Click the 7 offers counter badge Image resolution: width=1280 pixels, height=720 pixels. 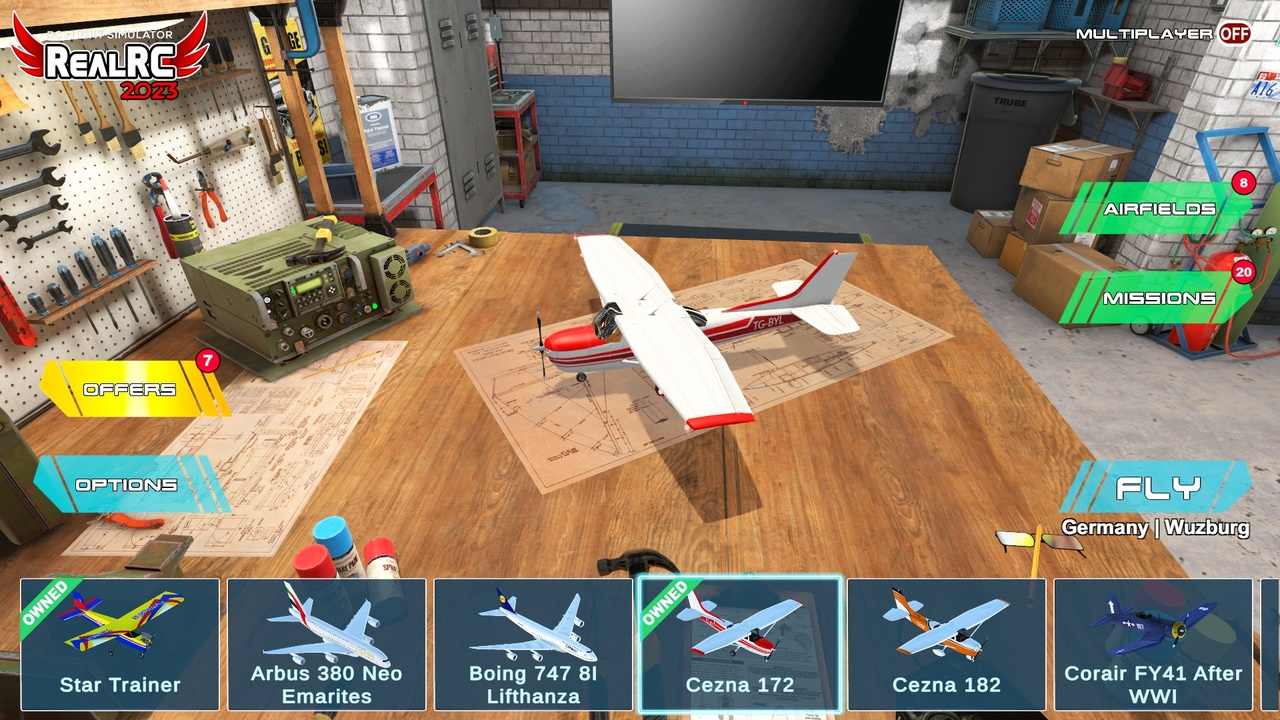click(208, 362)
